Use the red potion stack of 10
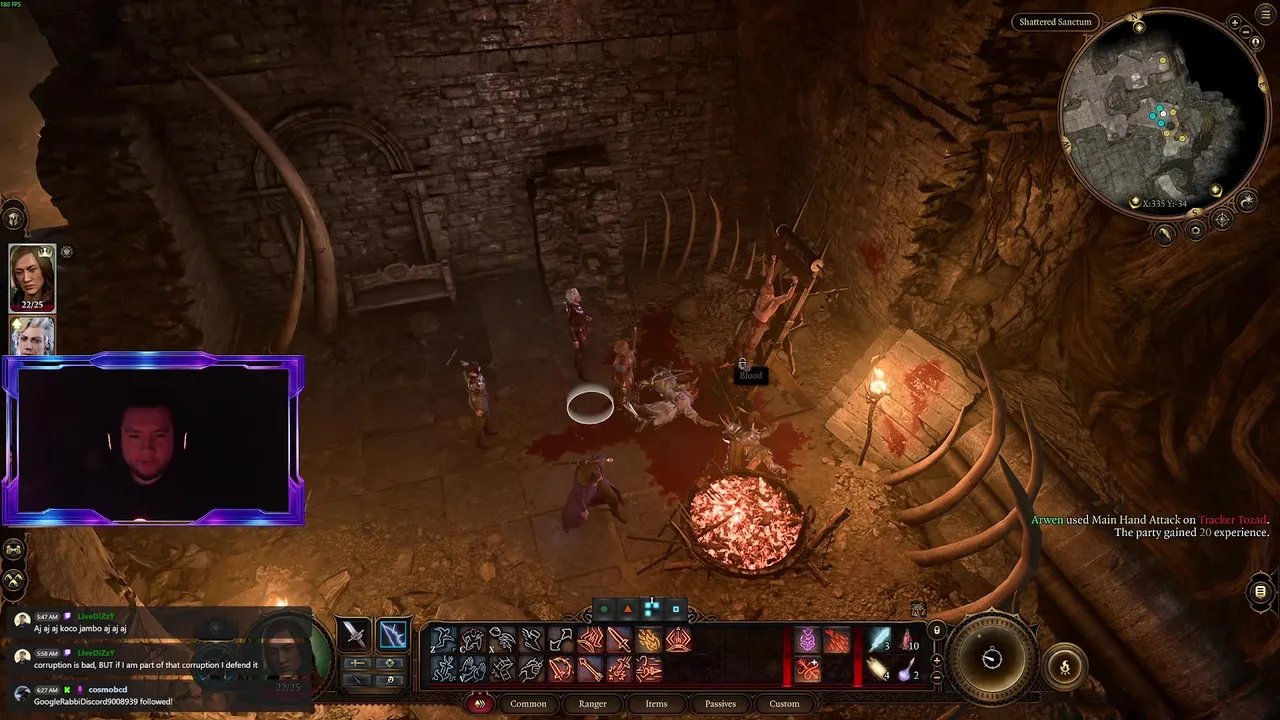This screenshot has height=720, width=1280. [x=909, y=640]
